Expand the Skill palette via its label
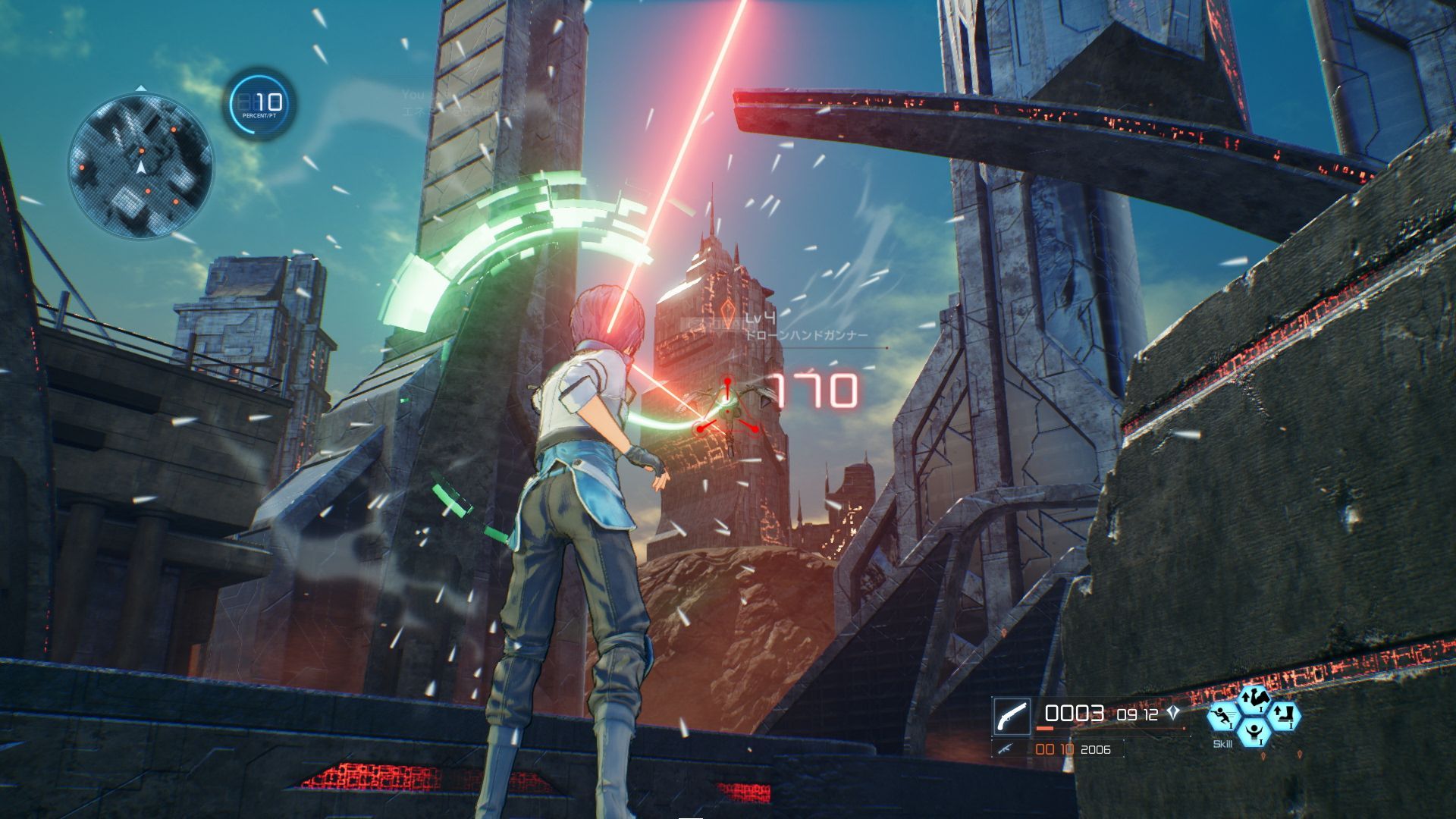 1222,743
